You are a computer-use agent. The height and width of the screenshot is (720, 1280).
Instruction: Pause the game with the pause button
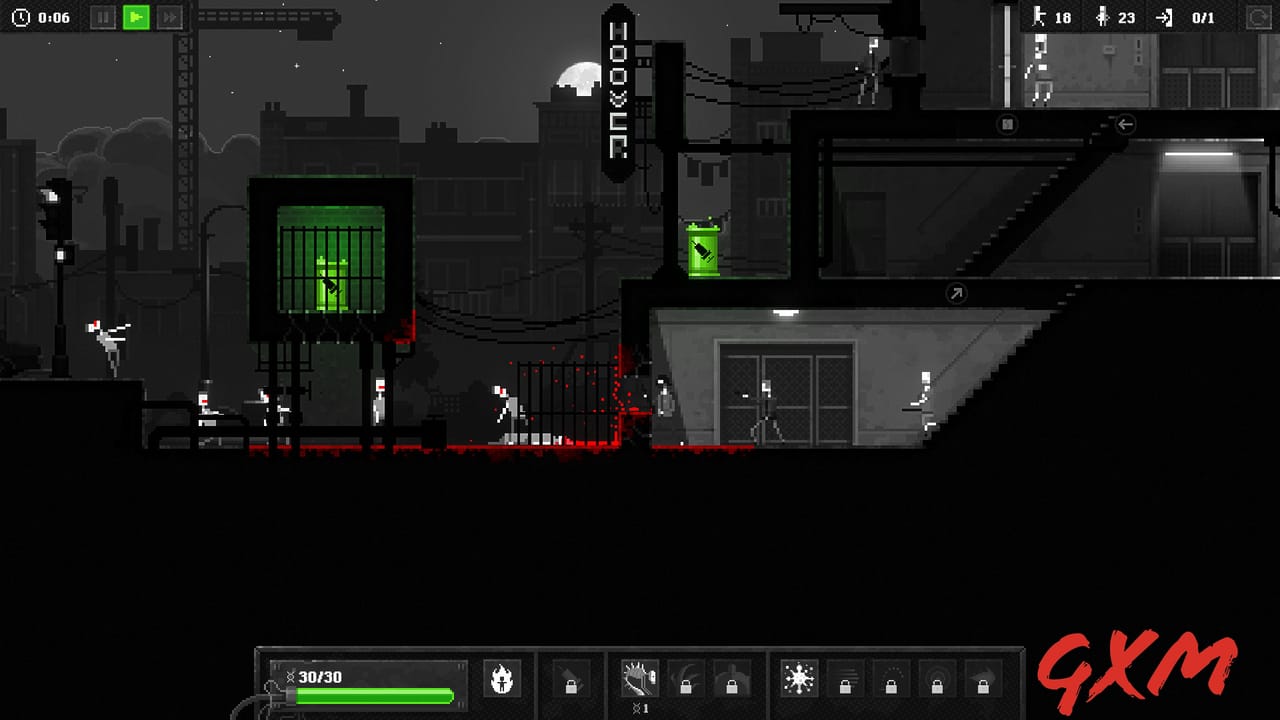click(104, 17)
